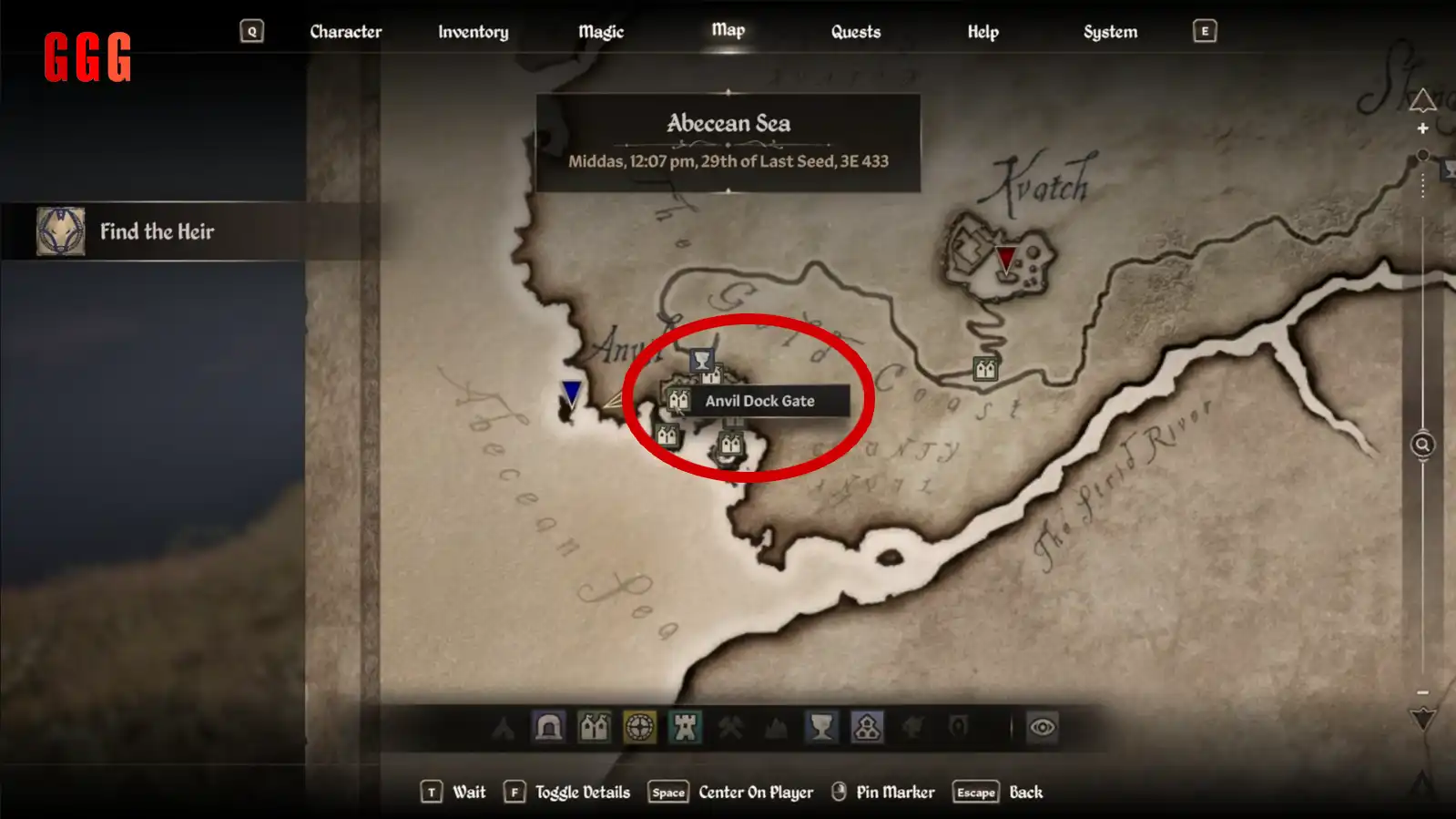The image size is (1456, 819).
Task: Show the Help tab
Action: pos(983,32)
